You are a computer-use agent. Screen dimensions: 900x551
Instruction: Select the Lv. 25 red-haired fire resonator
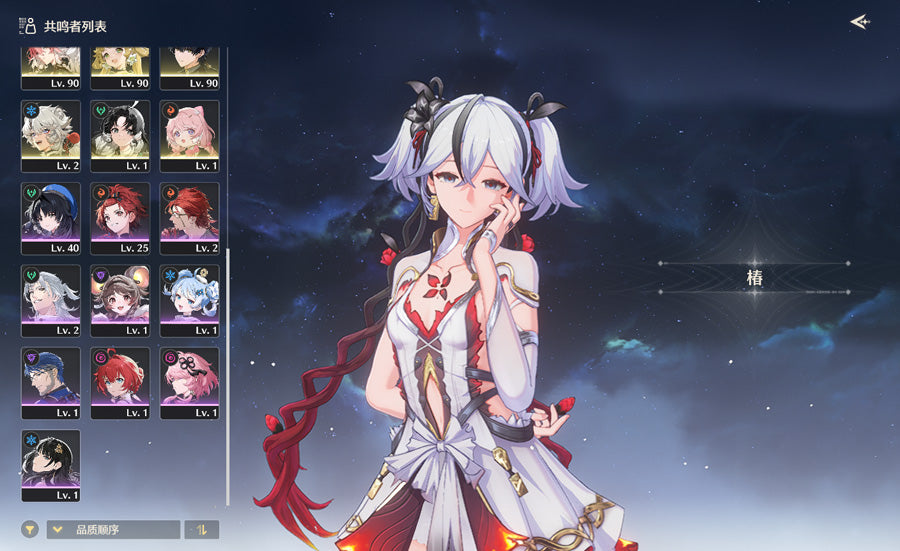tap(121, 218)
